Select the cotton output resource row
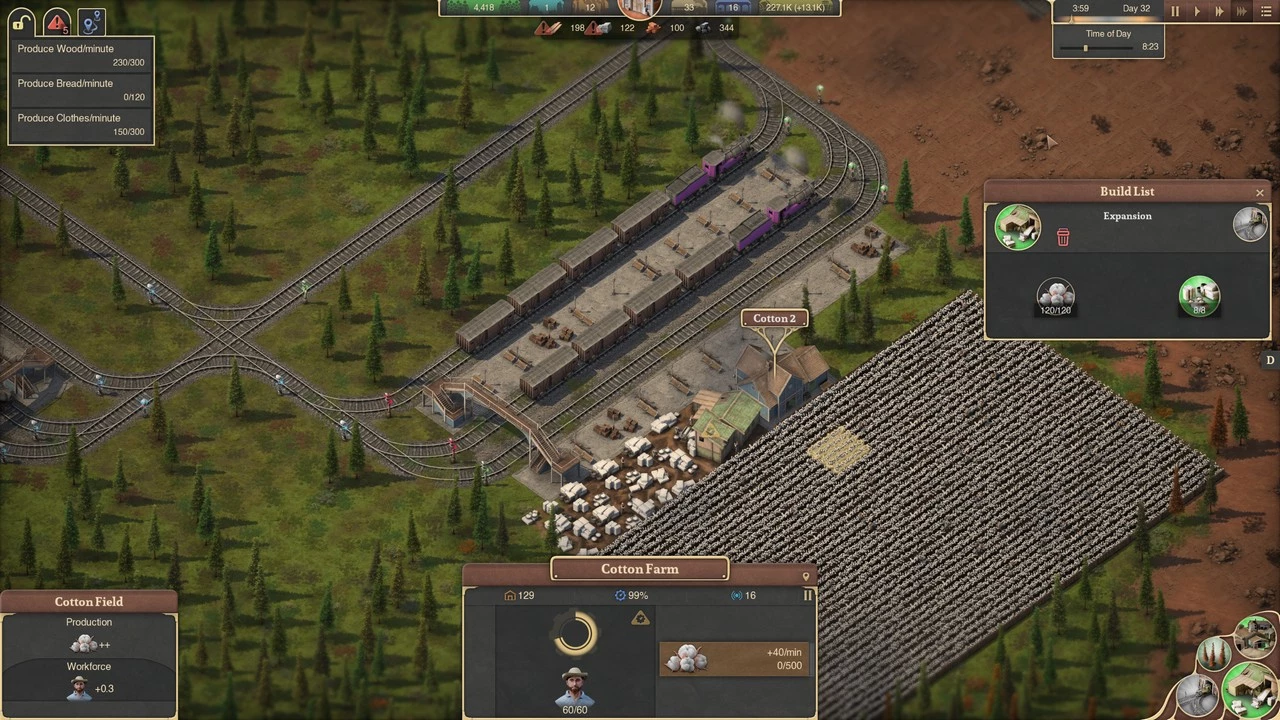 tap(734, 658)
